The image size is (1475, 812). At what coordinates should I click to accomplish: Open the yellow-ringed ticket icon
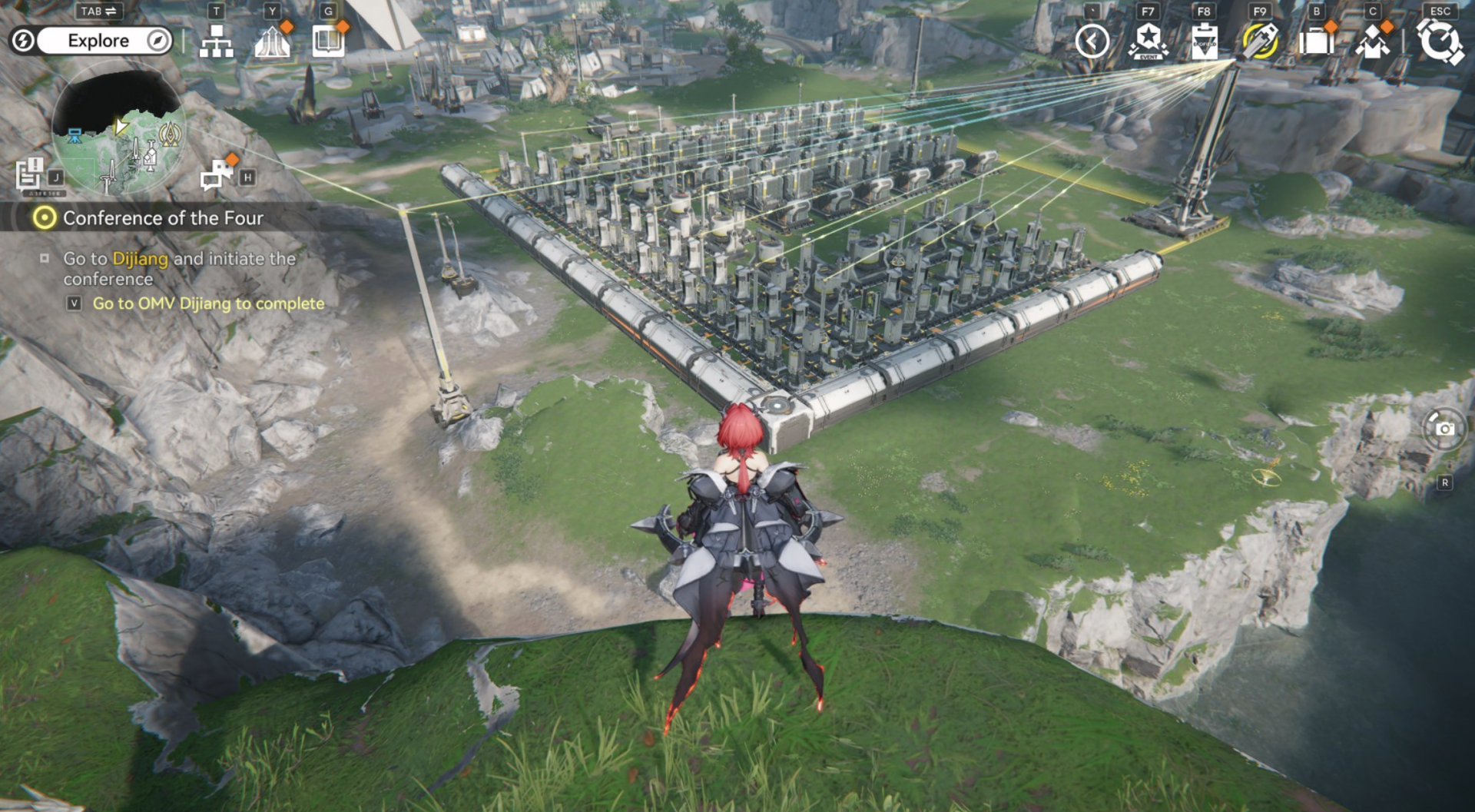(1260, 41)
